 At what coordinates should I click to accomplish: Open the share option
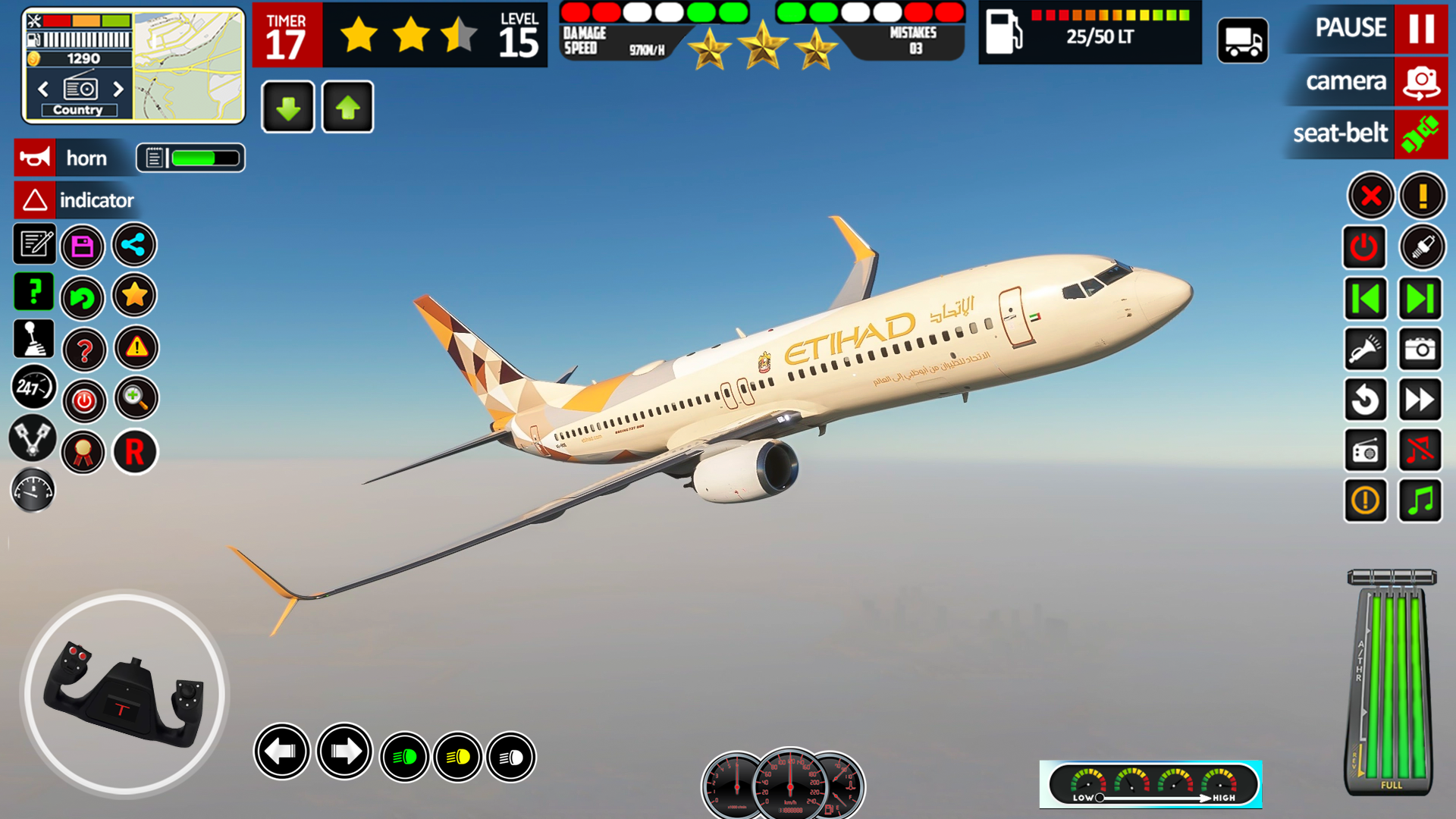[x=134, y=246]
